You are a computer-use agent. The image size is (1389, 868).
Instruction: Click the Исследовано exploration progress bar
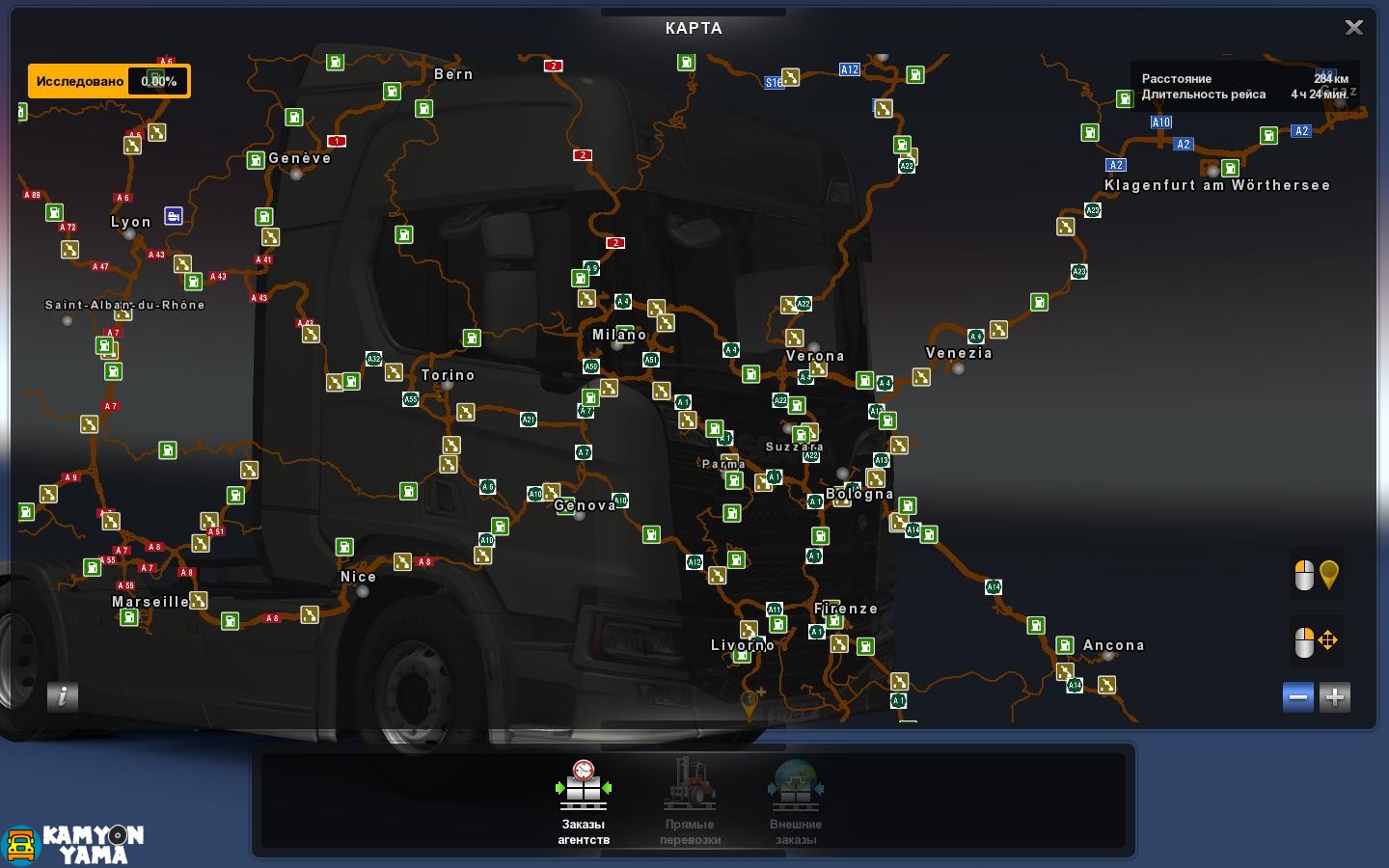pyautogui.click(x=109, y=81)
